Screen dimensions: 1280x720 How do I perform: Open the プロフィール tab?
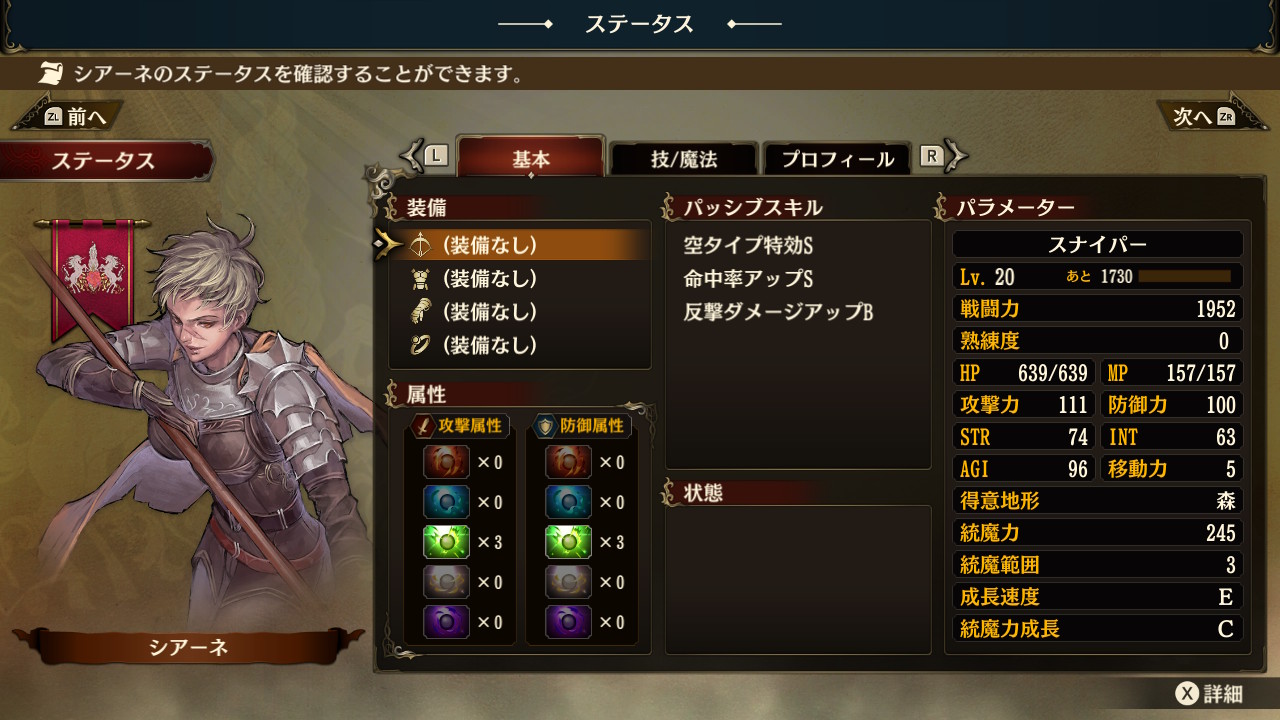(837, 159)
